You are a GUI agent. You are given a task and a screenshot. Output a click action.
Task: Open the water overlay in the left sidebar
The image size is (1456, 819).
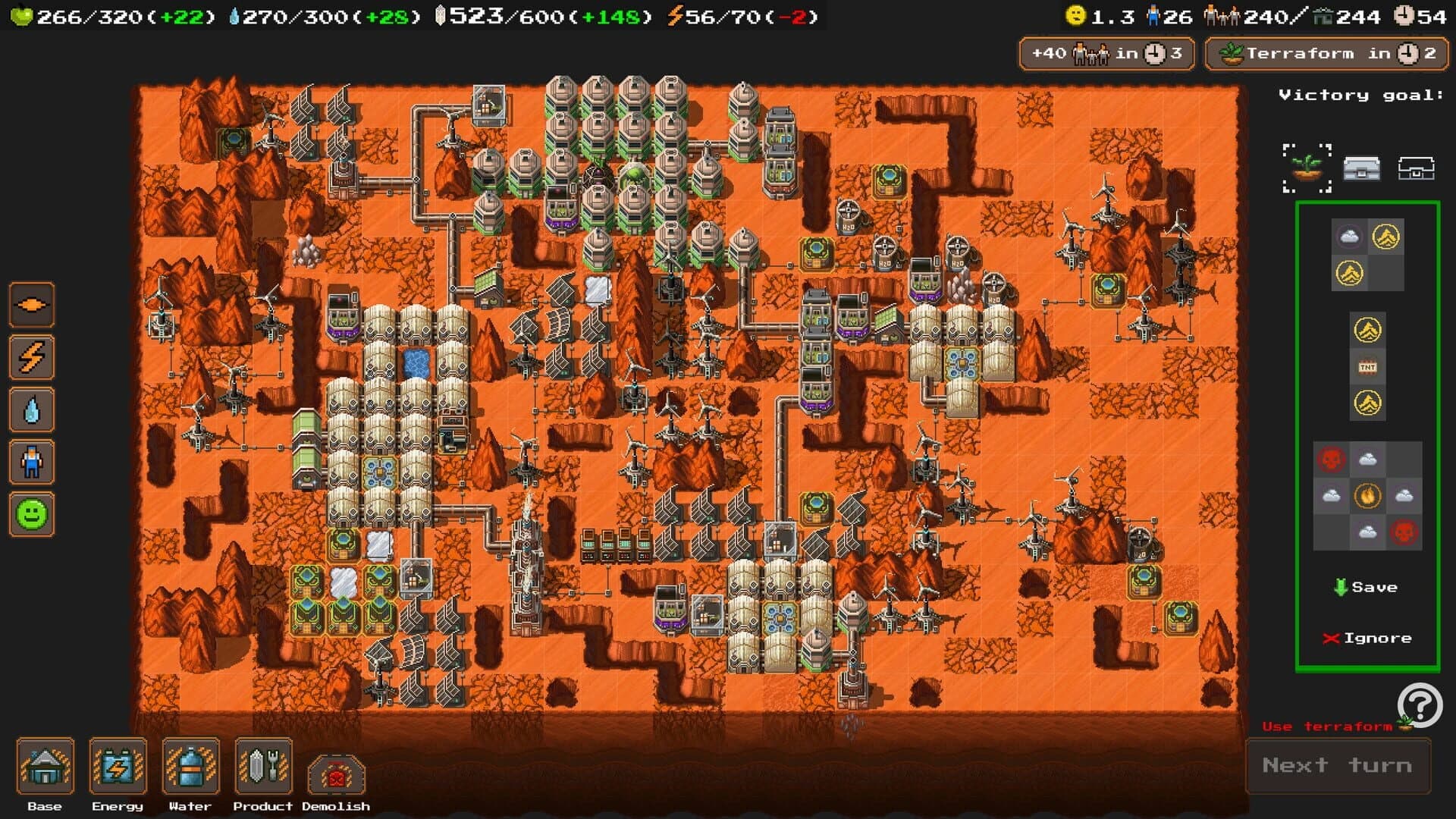point(31,409)
